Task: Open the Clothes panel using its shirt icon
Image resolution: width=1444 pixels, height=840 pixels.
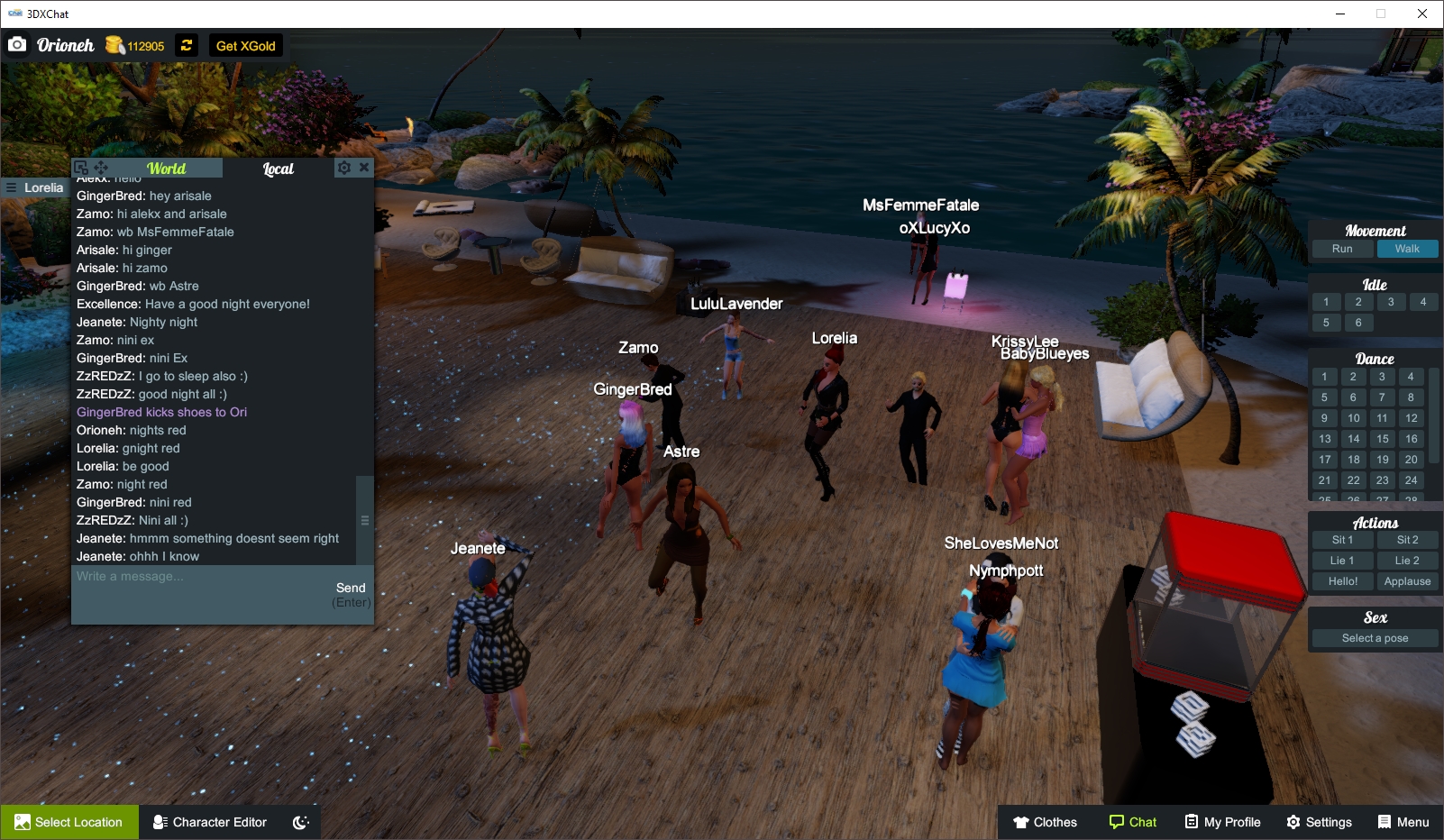Action: pyautogui.click(x=1024, y=821)
